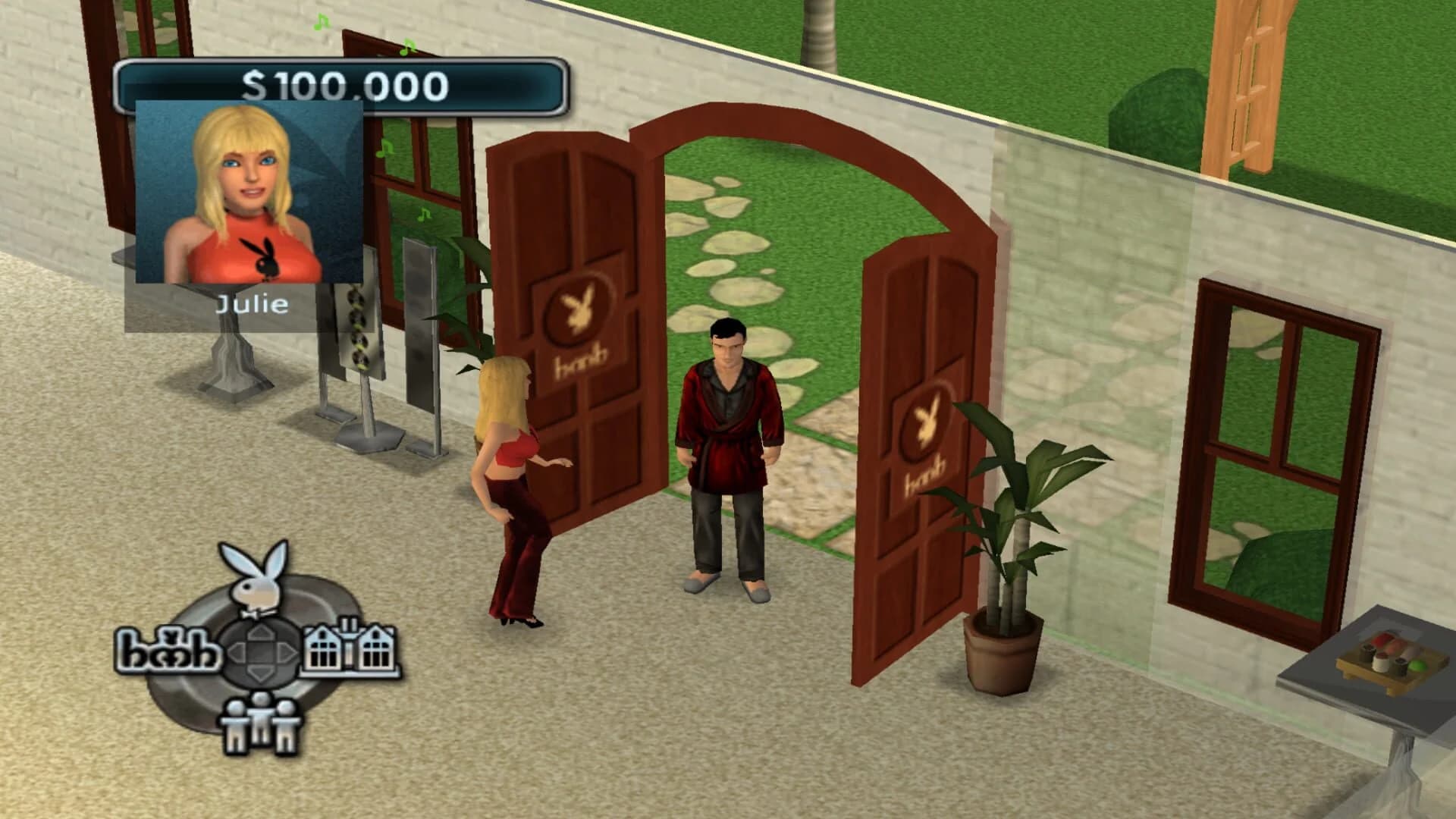
Task: Click the Julie name label
Action: (x=250, y=305)
